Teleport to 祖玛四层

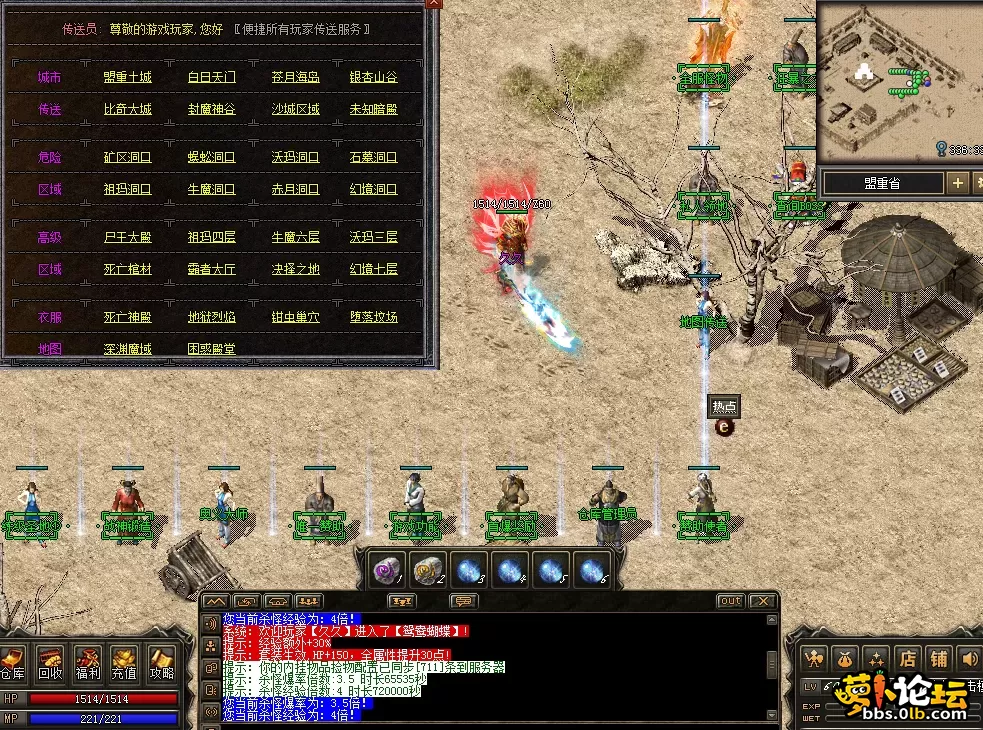click(x=212, y=238)
